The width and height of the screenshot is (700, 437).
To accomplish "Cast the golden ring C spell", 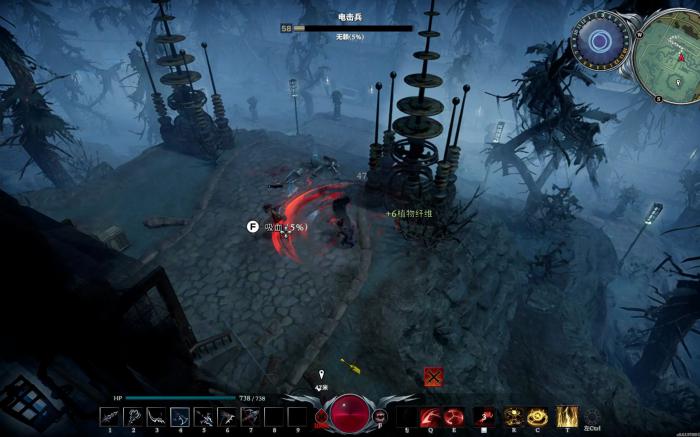I will [538, 416].
